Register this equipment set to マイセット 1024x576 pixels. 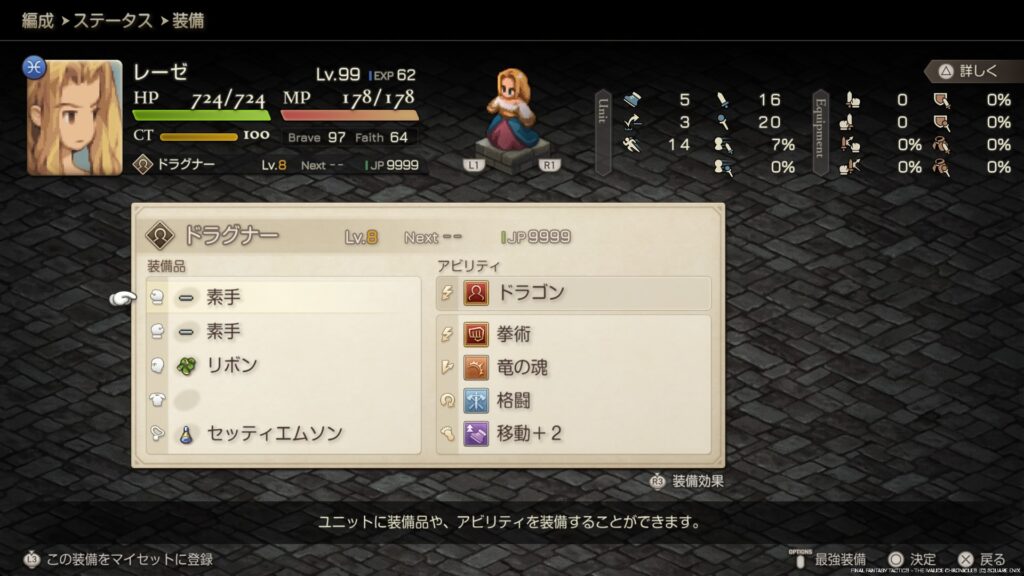[120, 559]
